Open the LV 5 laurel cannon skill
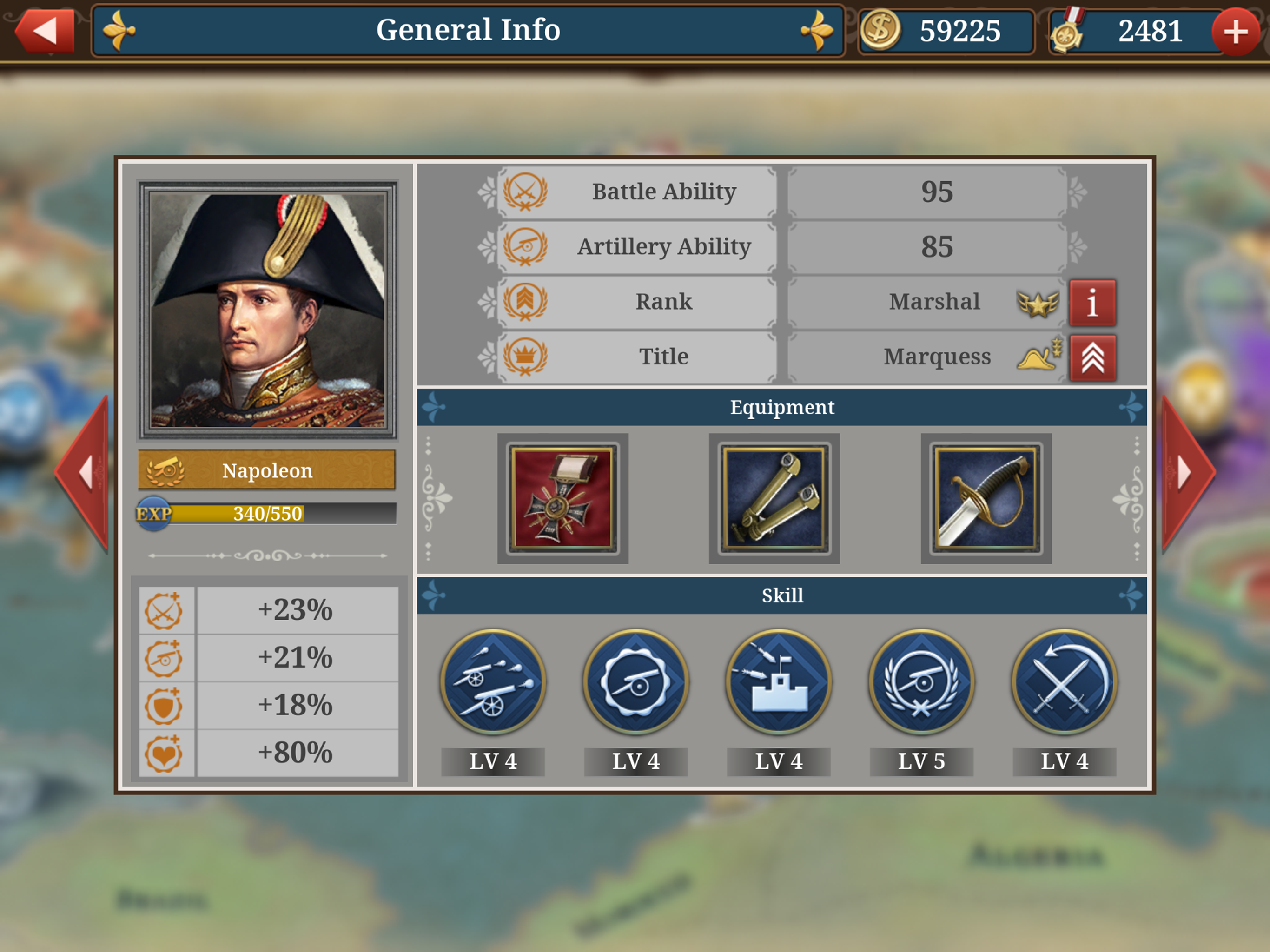The height and width of the screenshot is (952, 1270). 921,681
